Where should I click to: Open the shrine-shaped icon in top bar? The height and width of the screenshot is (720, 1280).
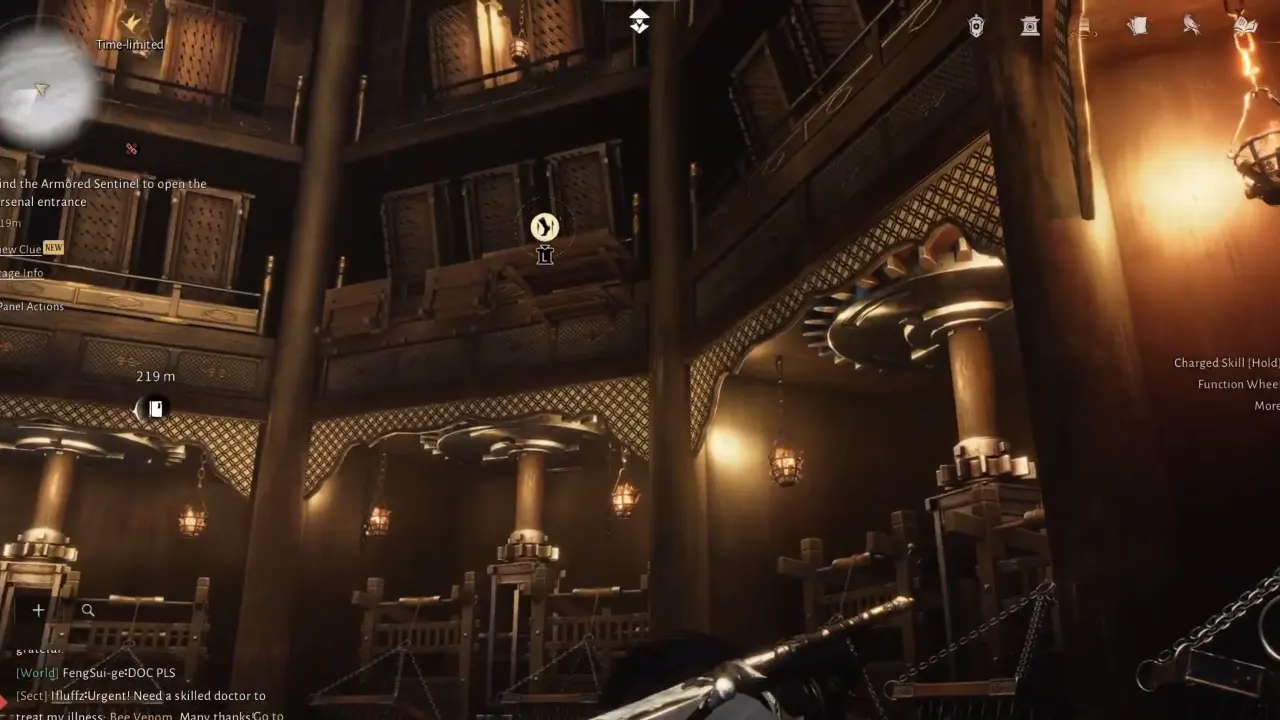1030,26
